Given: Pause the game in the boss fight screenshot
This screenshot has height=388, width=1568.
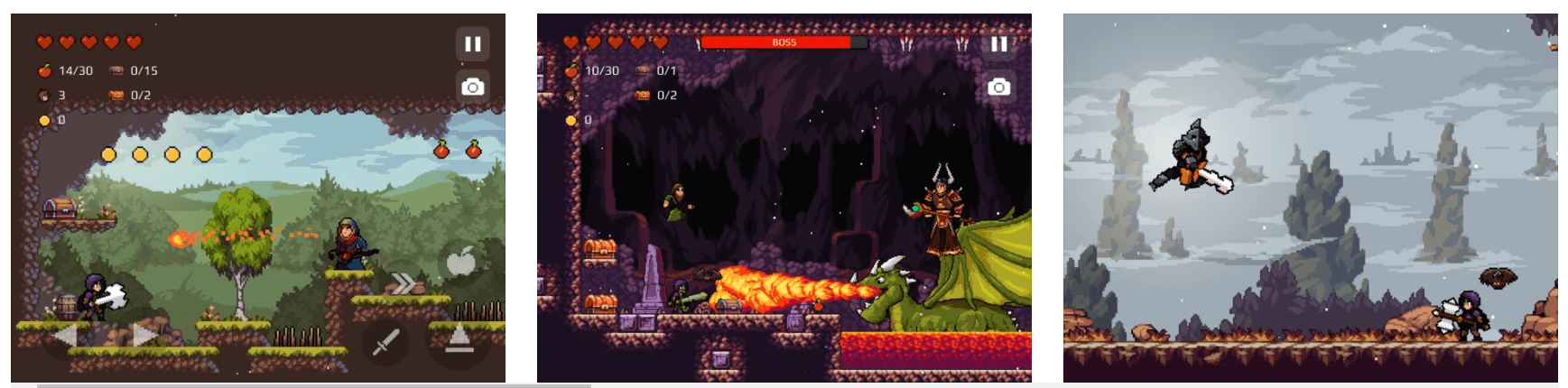Looking at the screenshot, I should coord(998,44).
